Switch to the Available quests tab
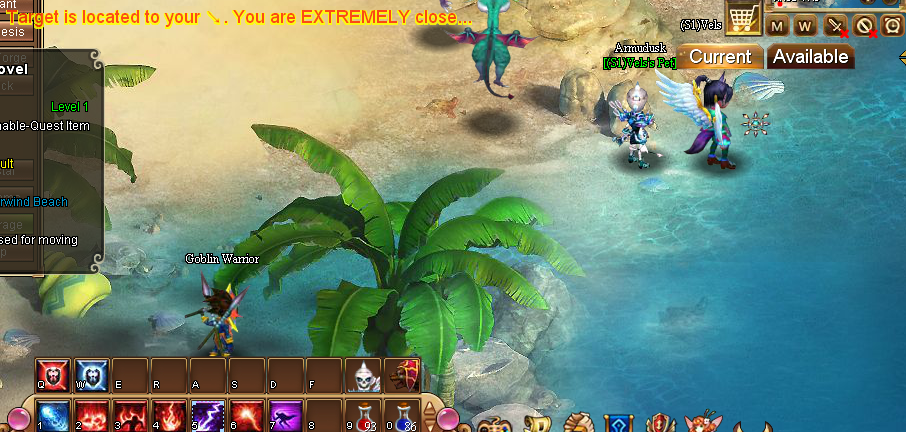The height and width of the screenshot is (432, 906). tap(810, 57)
